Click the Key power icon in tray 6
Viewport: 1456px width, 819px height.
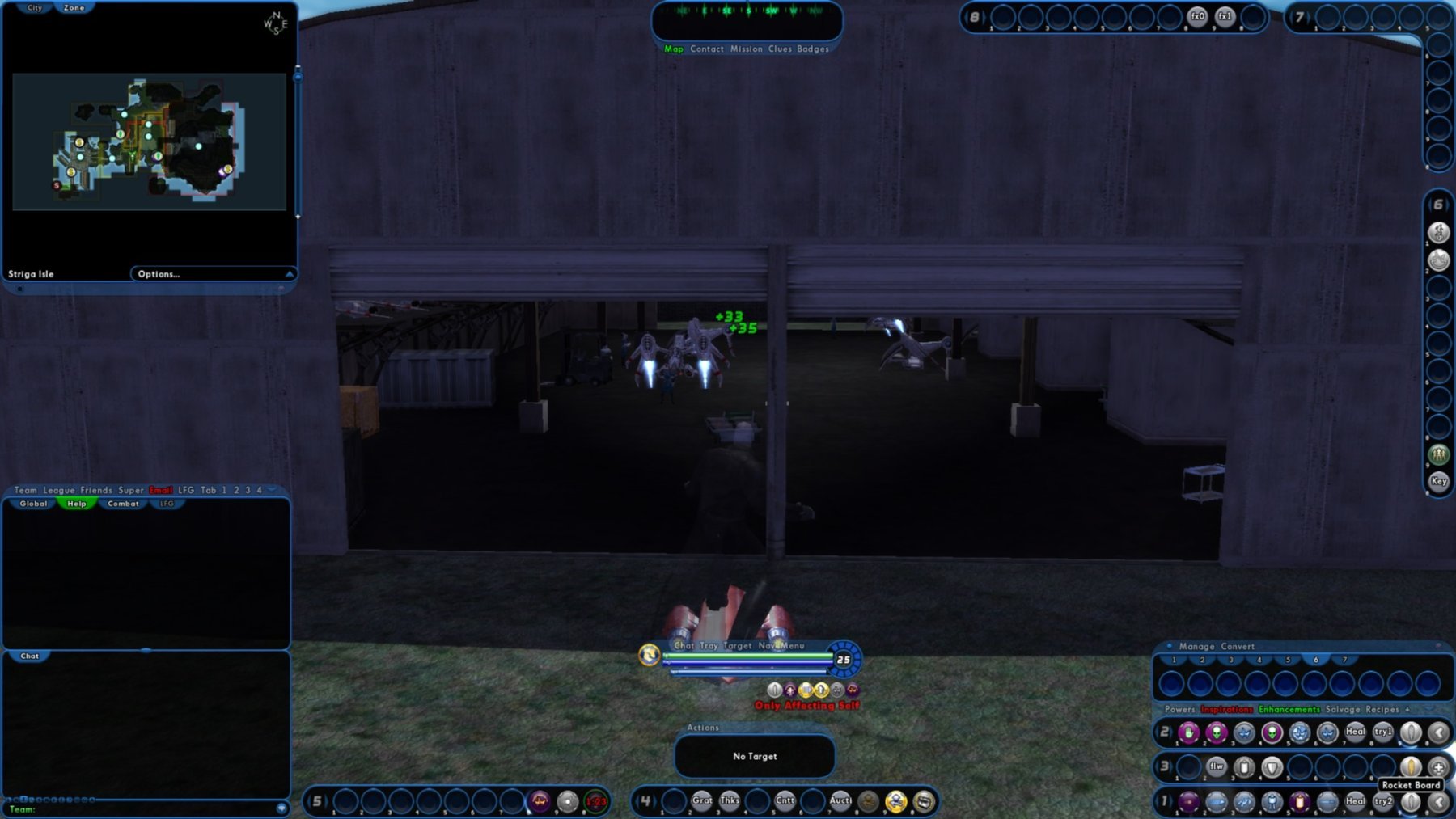pyautogui.click(x=1438, y=482)
